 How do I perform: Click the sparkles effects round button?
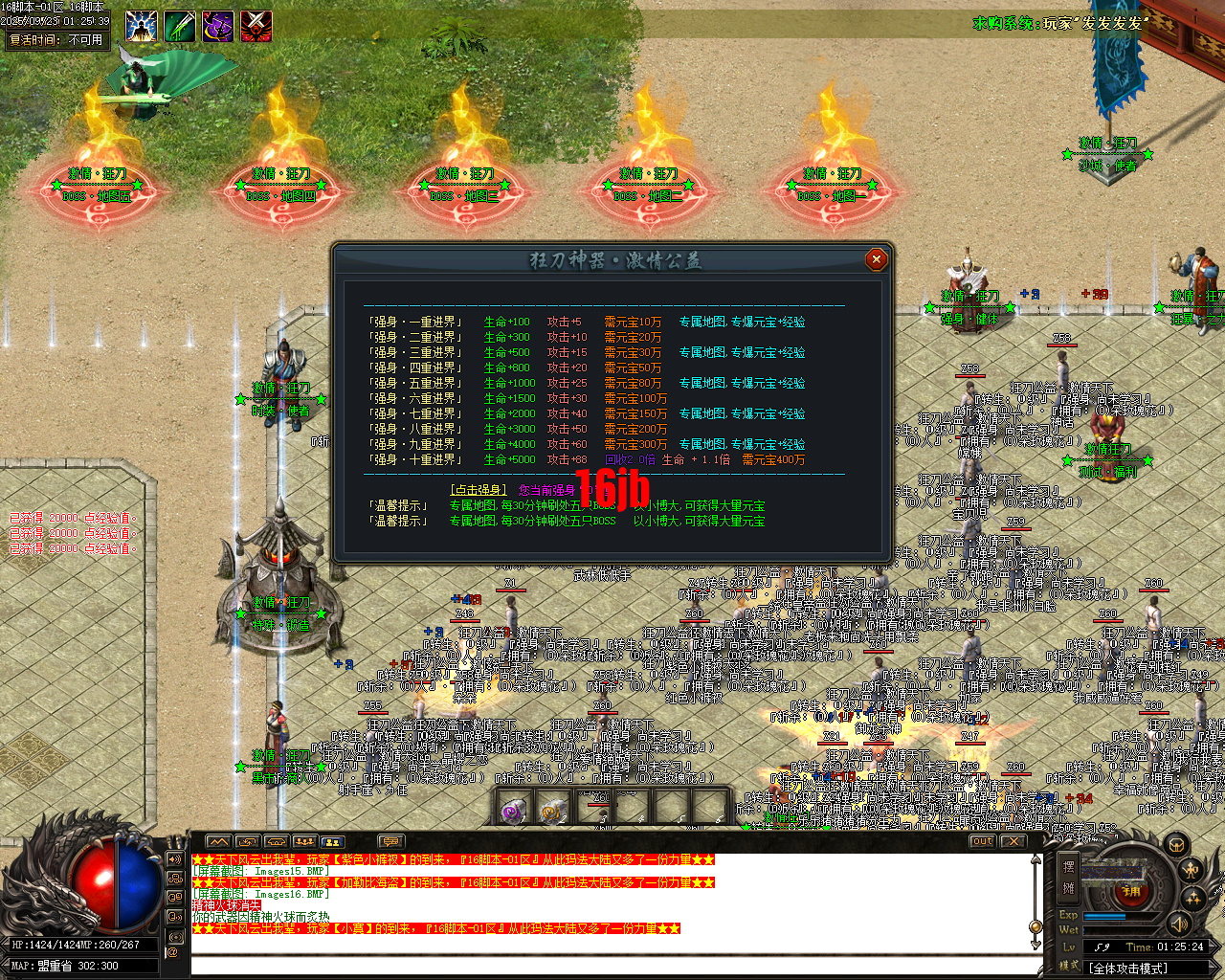coord(1192,898)
